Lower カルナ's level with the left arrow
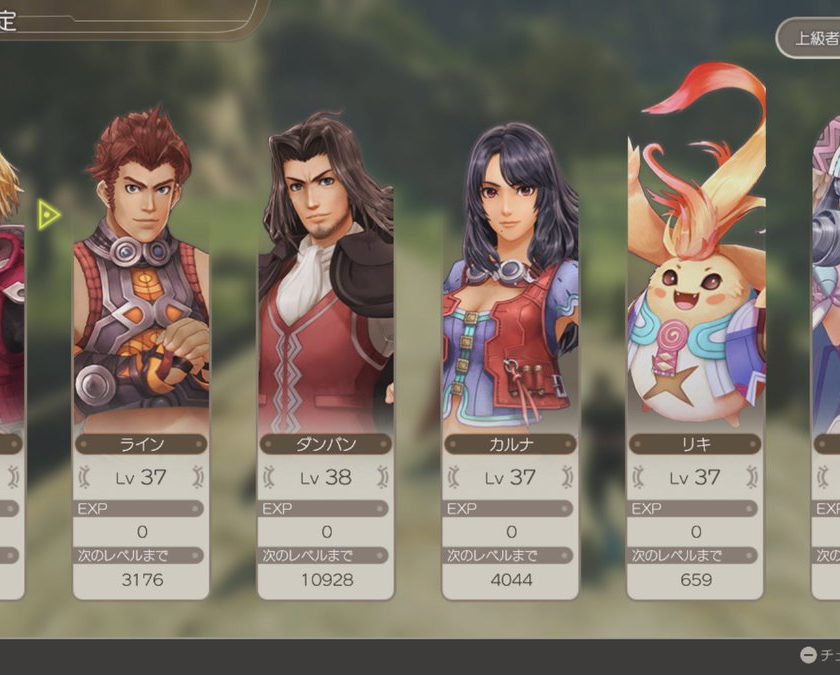 point(452,477)
